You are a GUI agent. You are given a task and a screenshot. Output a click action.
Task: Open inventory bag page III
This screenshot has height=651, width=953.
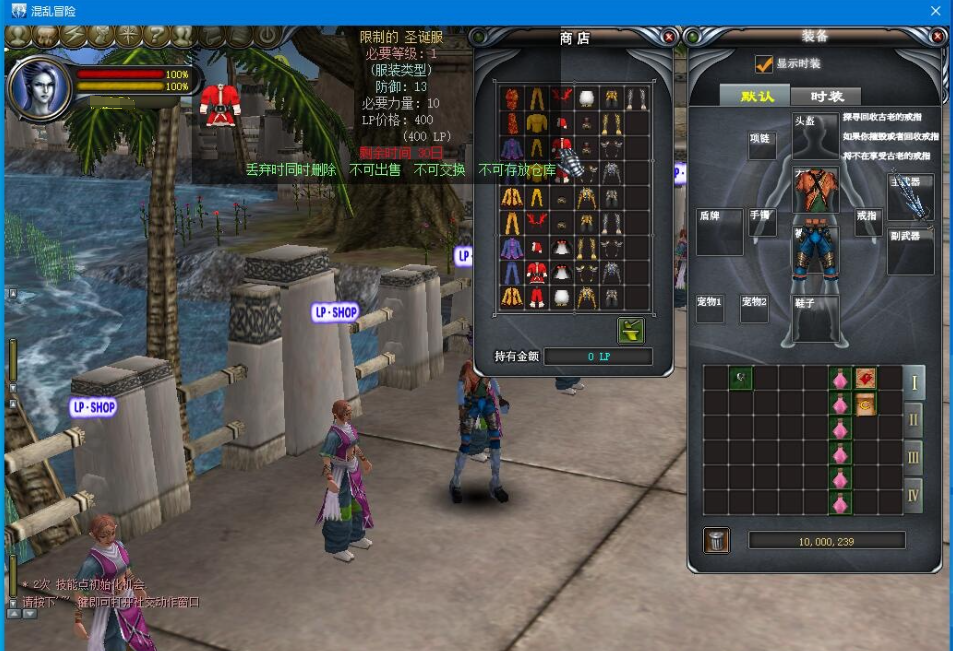coord(913,457)
